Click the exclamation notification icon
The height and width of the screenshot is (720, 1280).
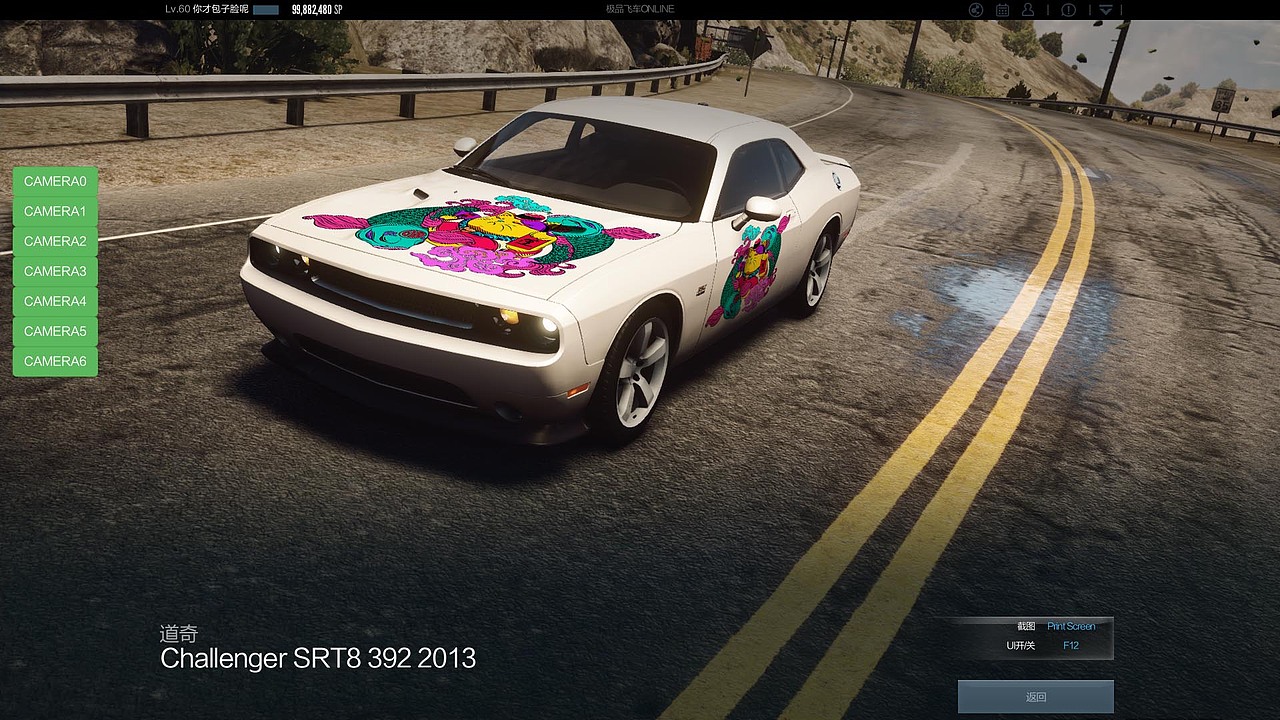coord(1068,10)
